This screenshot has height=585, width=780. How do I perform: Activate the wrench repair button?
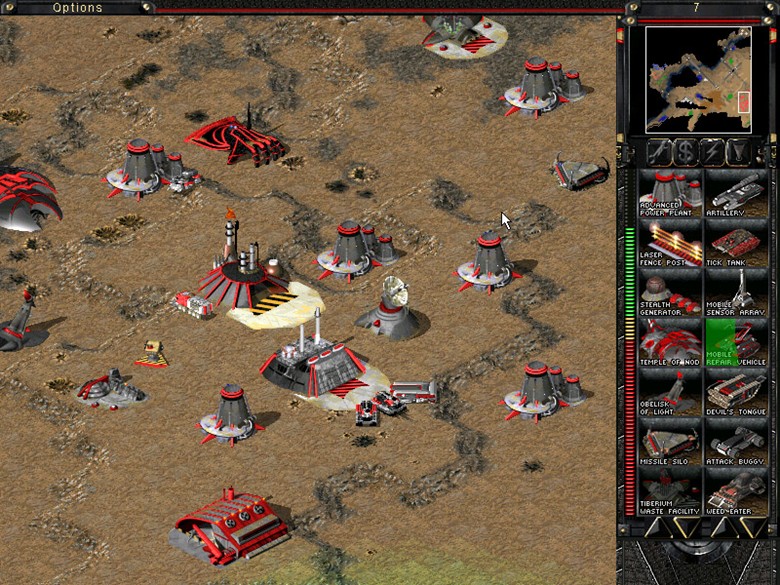point(660,152)
